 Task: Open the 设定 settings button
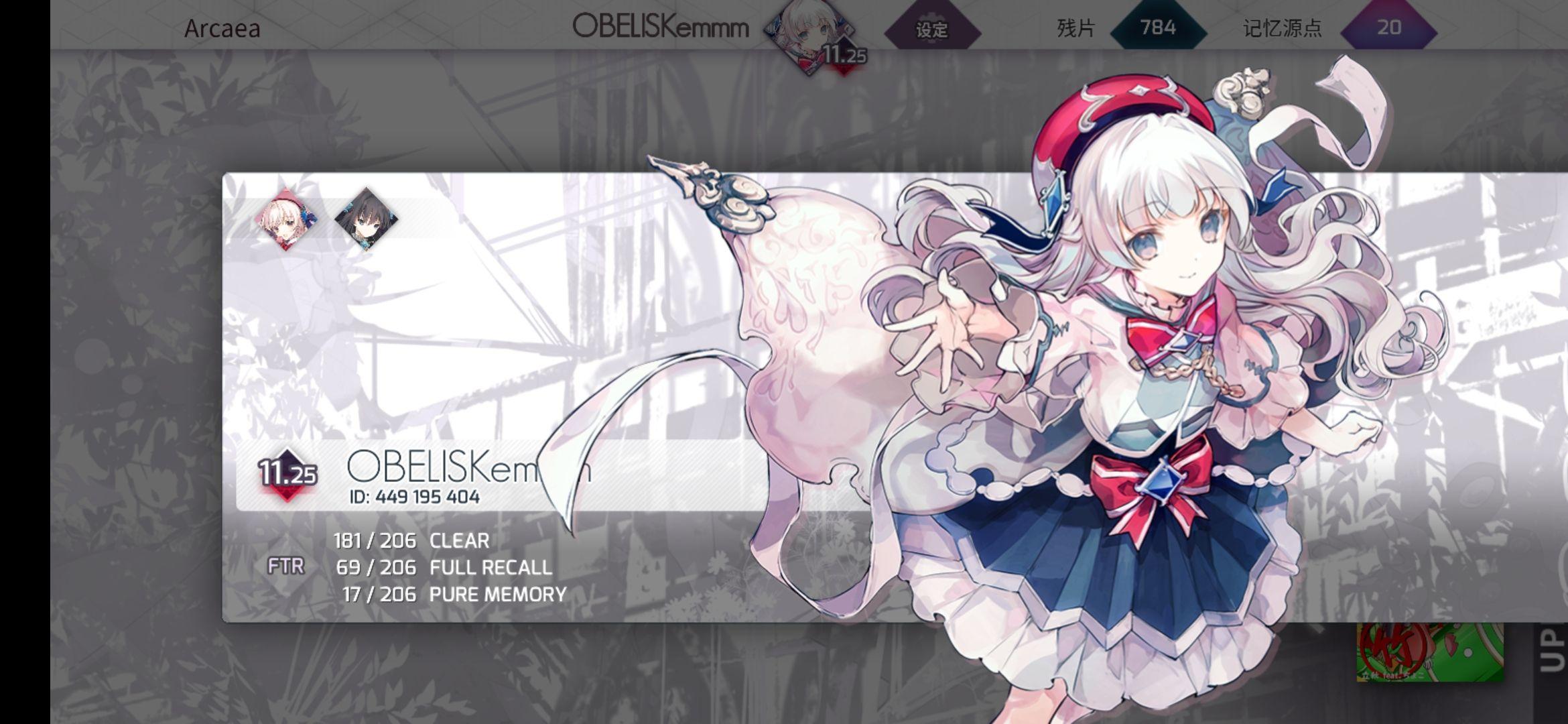click(932, 29)
